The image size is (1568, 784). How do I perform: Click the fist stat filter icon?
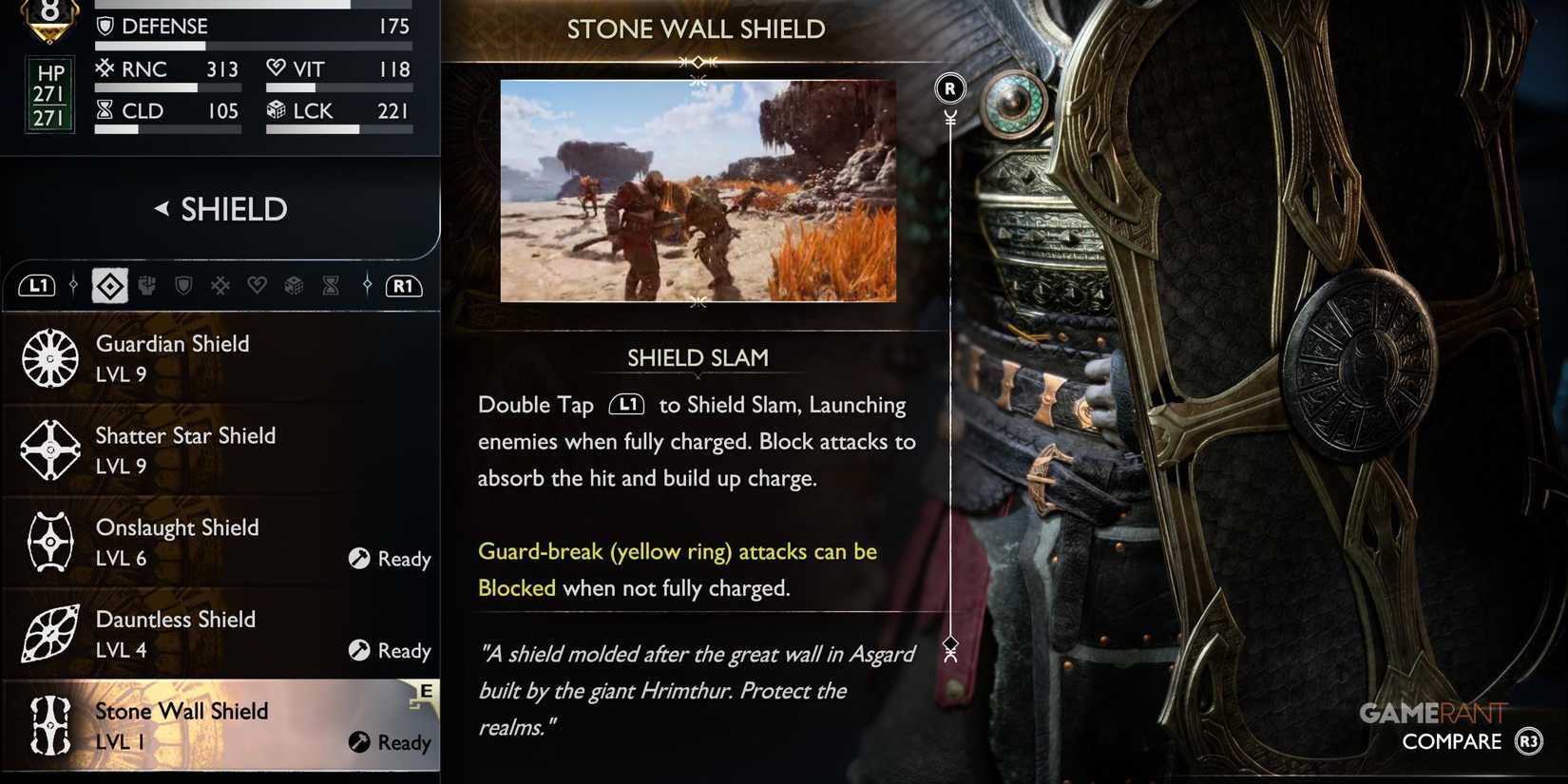tap(147, 285)
